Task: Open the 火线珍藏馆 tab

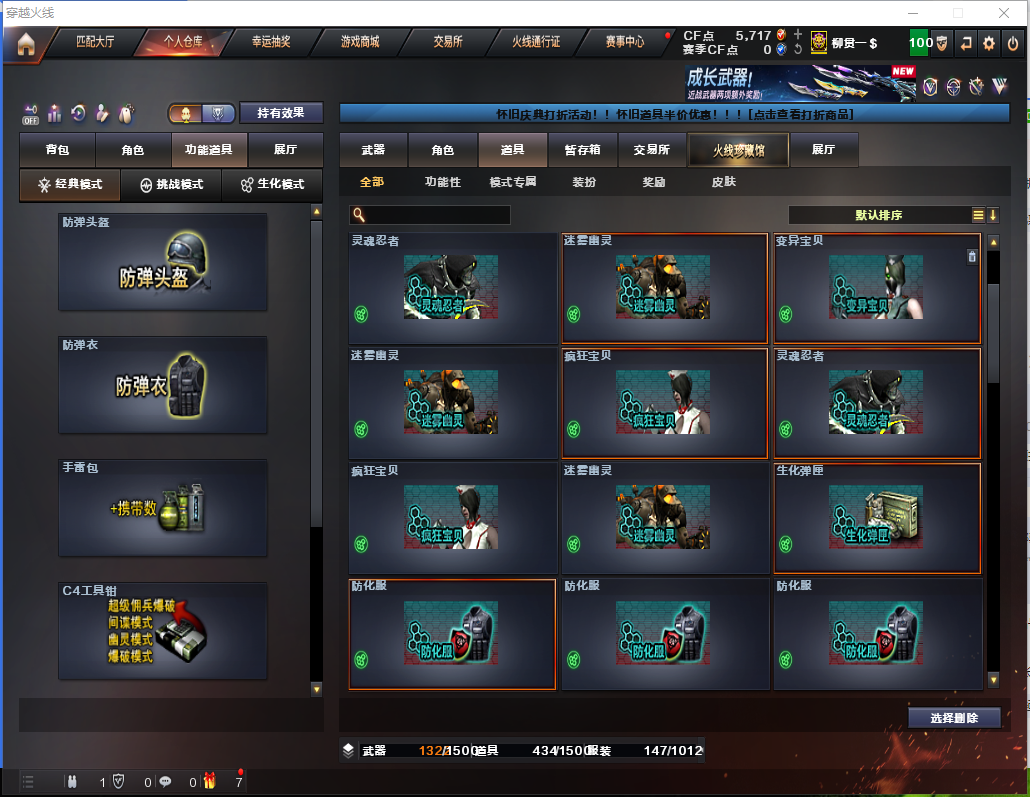Action: point(738,150)
